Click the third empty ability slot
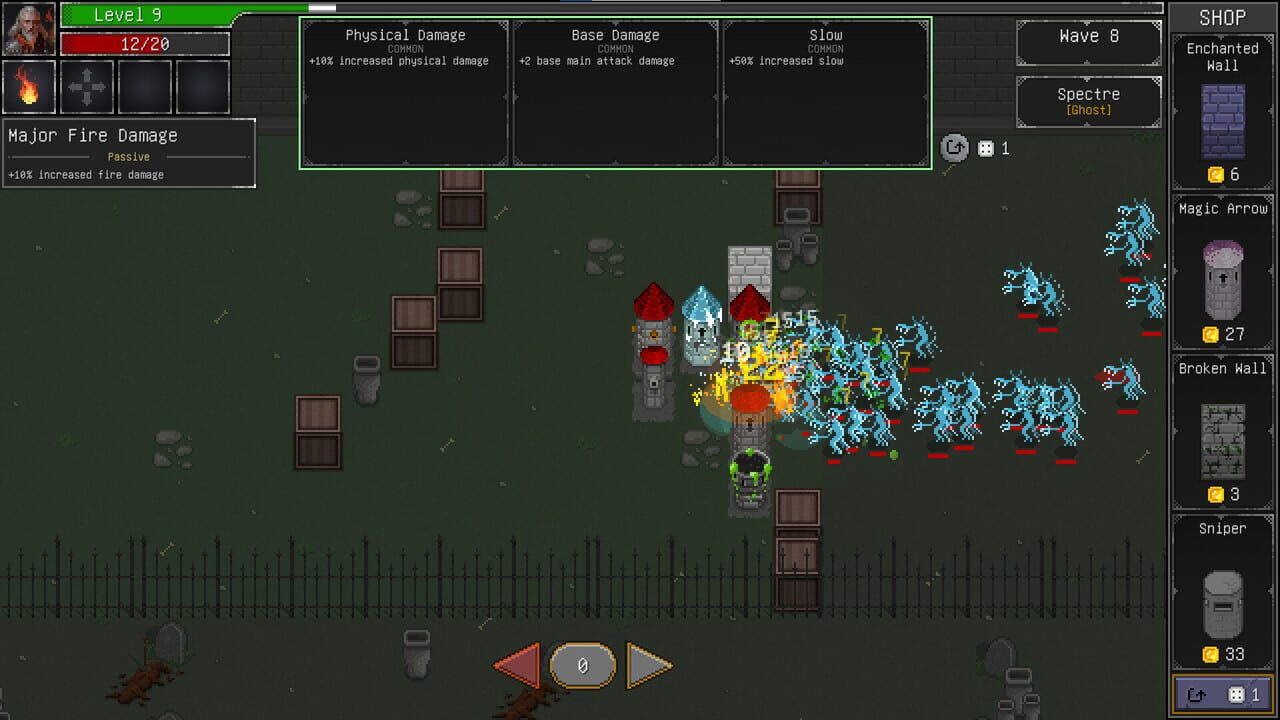This screenshot has height=720, width=1280. coord(144,88)
